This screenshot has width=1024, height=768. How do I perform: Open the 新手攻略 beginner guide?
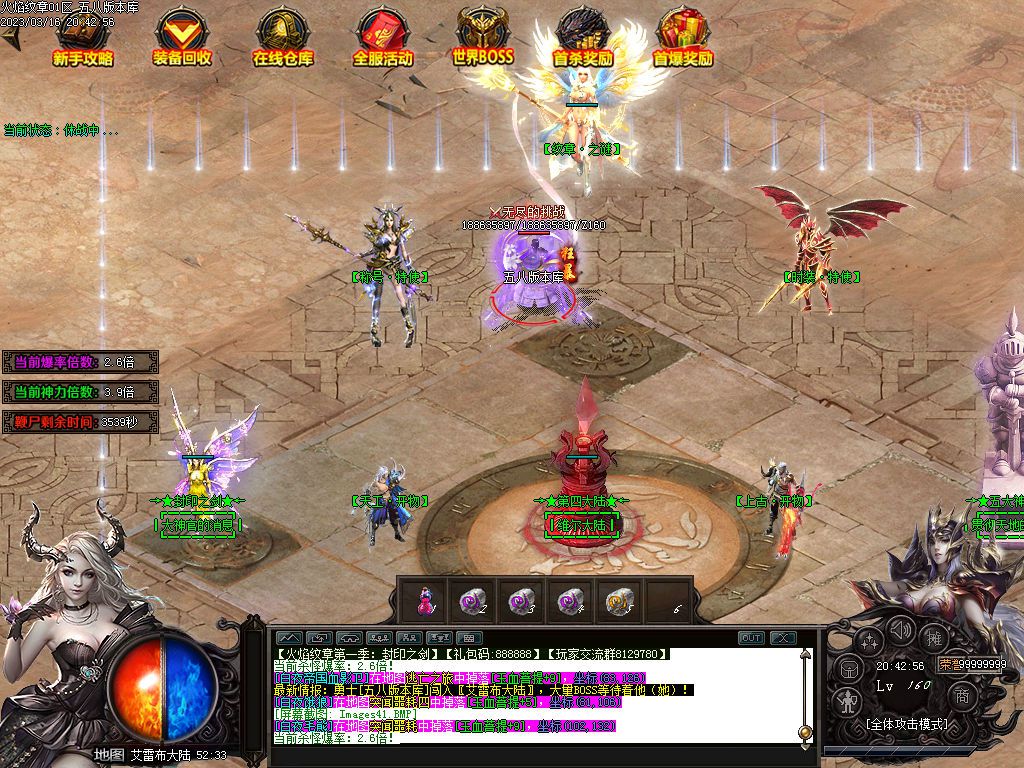pos(83,38)
